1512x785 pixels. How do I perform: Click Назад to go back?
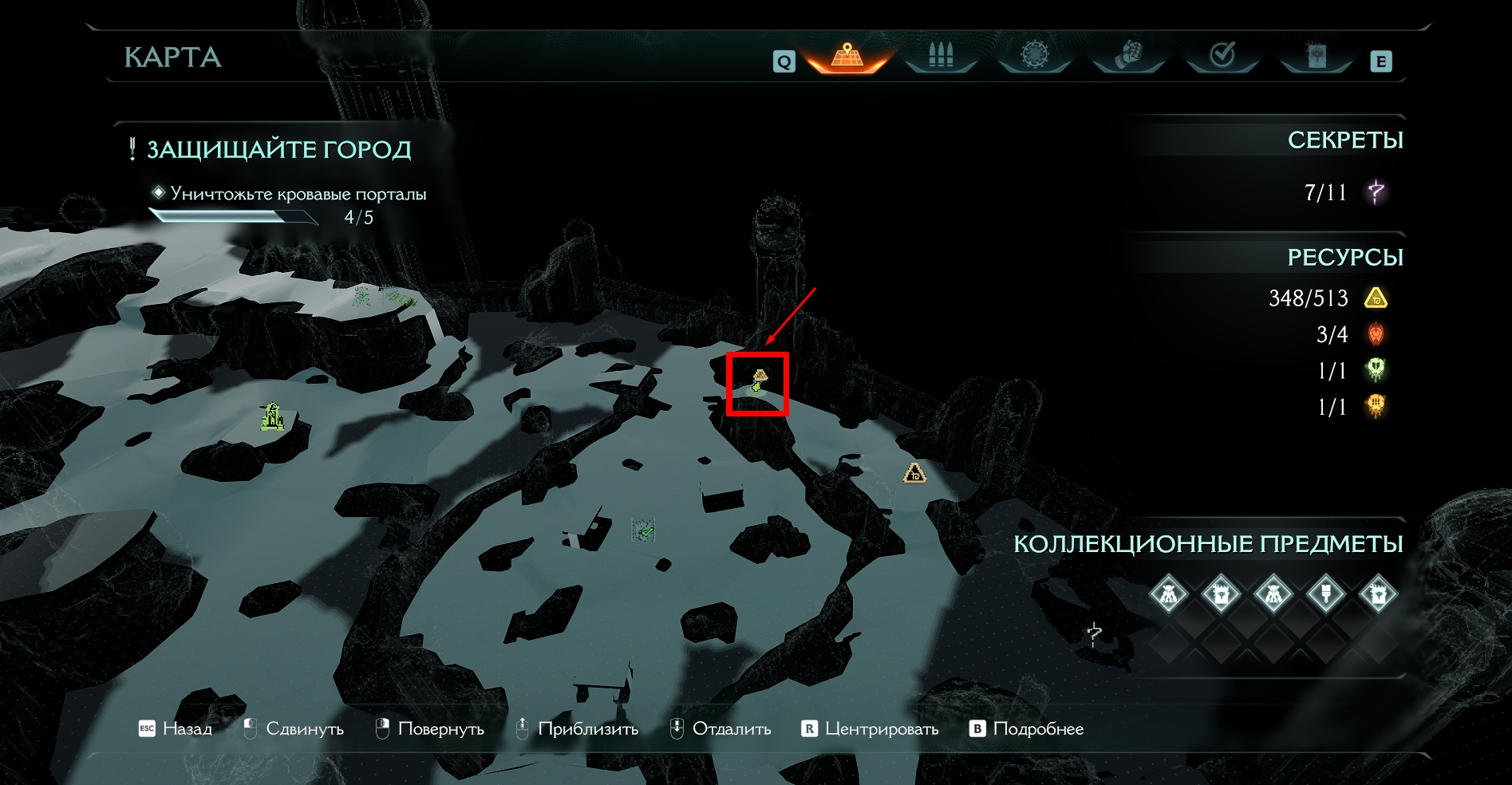click(x=177, y=728)
